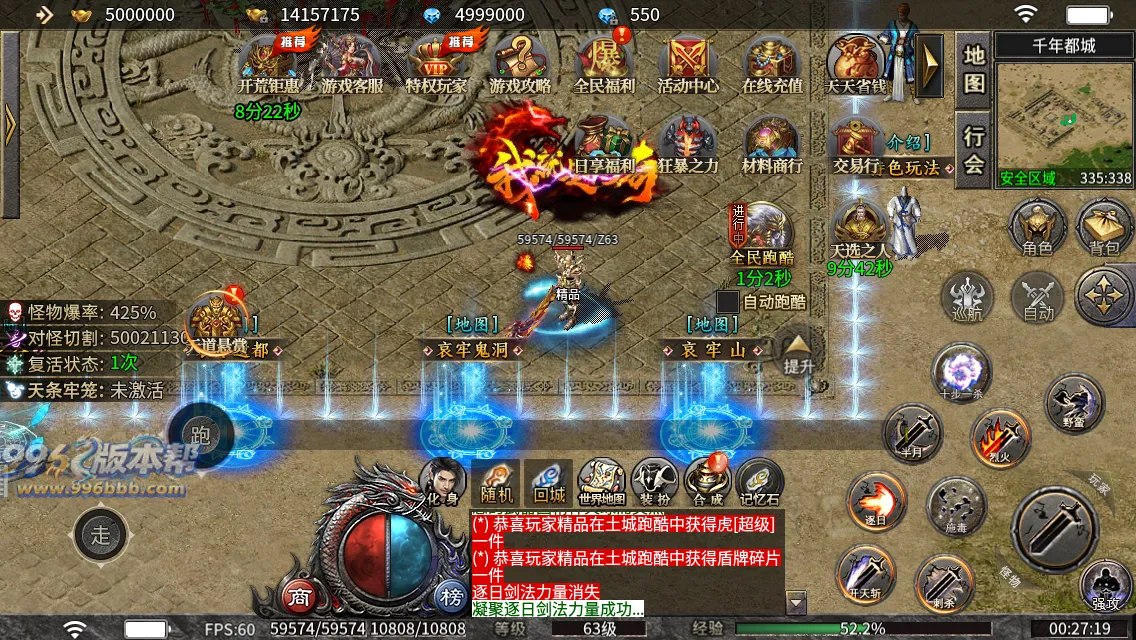
Task: Toggle the 自动 auto-battle button
Action: click(1037, 298)
